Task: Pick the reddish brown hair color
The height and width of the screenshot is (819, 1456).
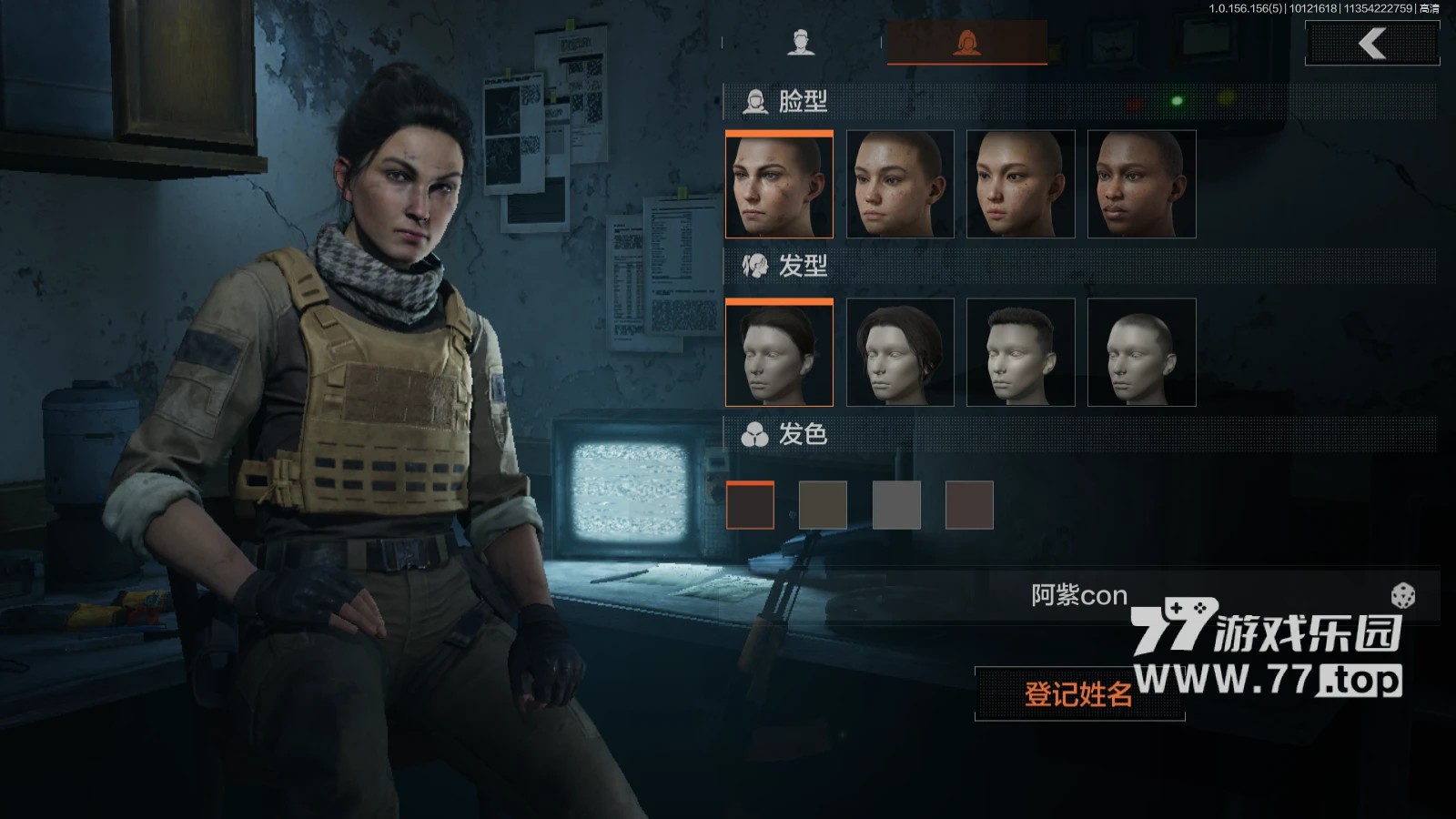Action: (969, 506)
